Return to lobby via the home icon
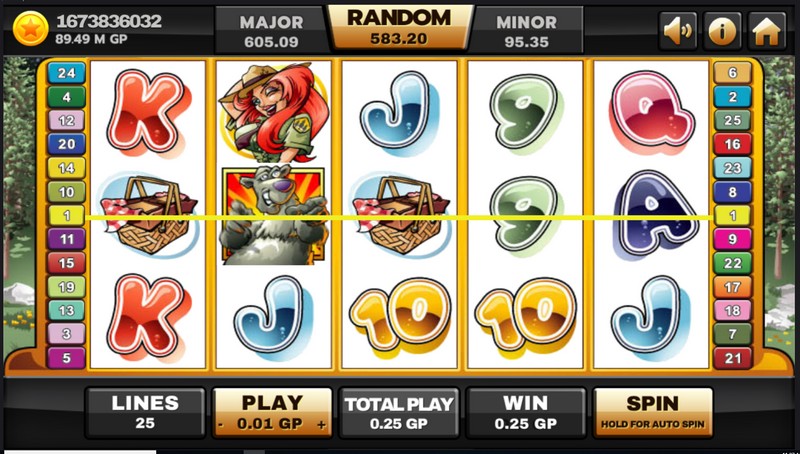Viewport: 800px width, 454px height. pos(766,30)
